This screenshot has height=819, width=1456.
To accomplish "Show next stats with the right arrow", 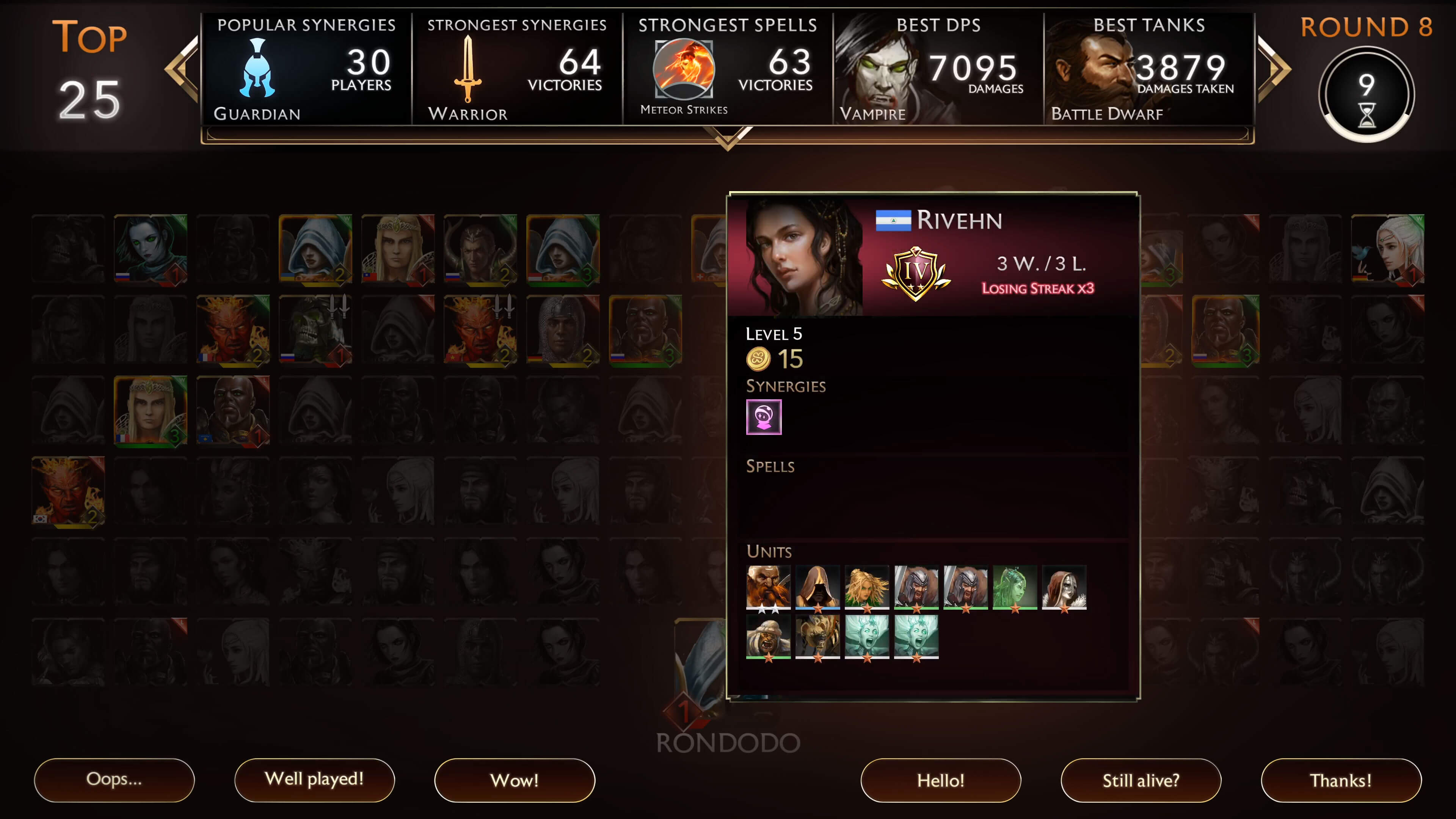I will coord(1274,69).
